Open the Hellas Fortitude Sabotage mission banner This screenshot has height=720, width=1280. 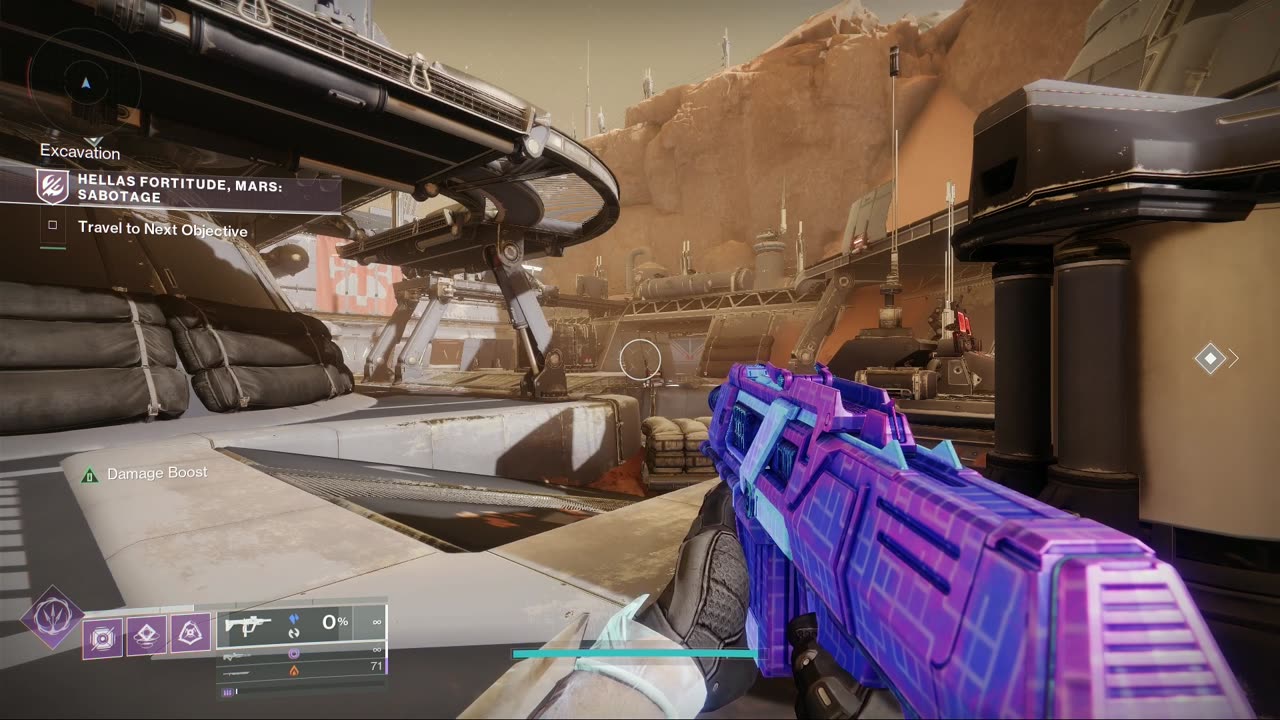click(x=190, y=187)
